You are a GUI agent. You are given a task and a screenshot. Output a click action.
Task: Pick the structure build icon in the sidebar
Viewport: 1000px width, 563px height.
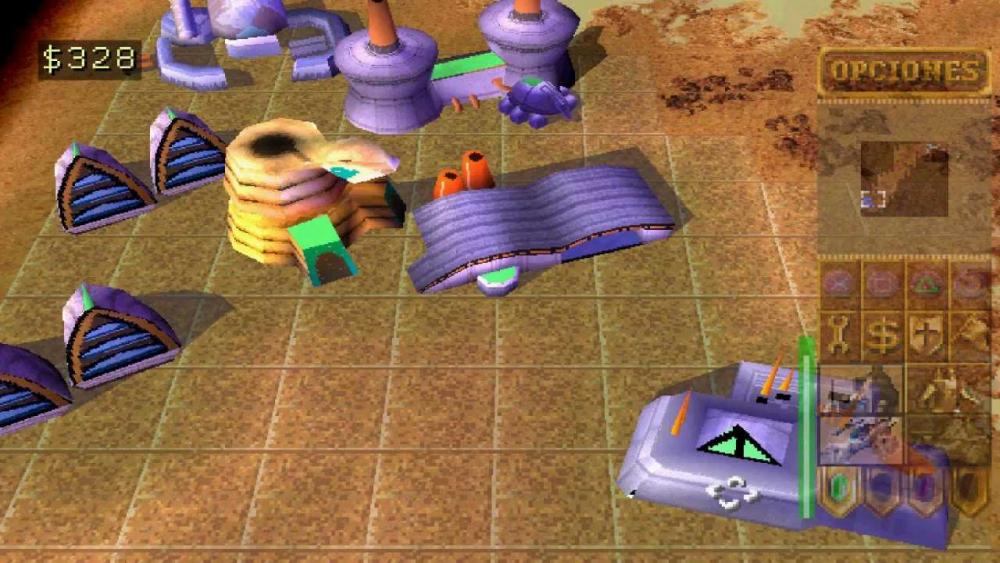(860, 388)
